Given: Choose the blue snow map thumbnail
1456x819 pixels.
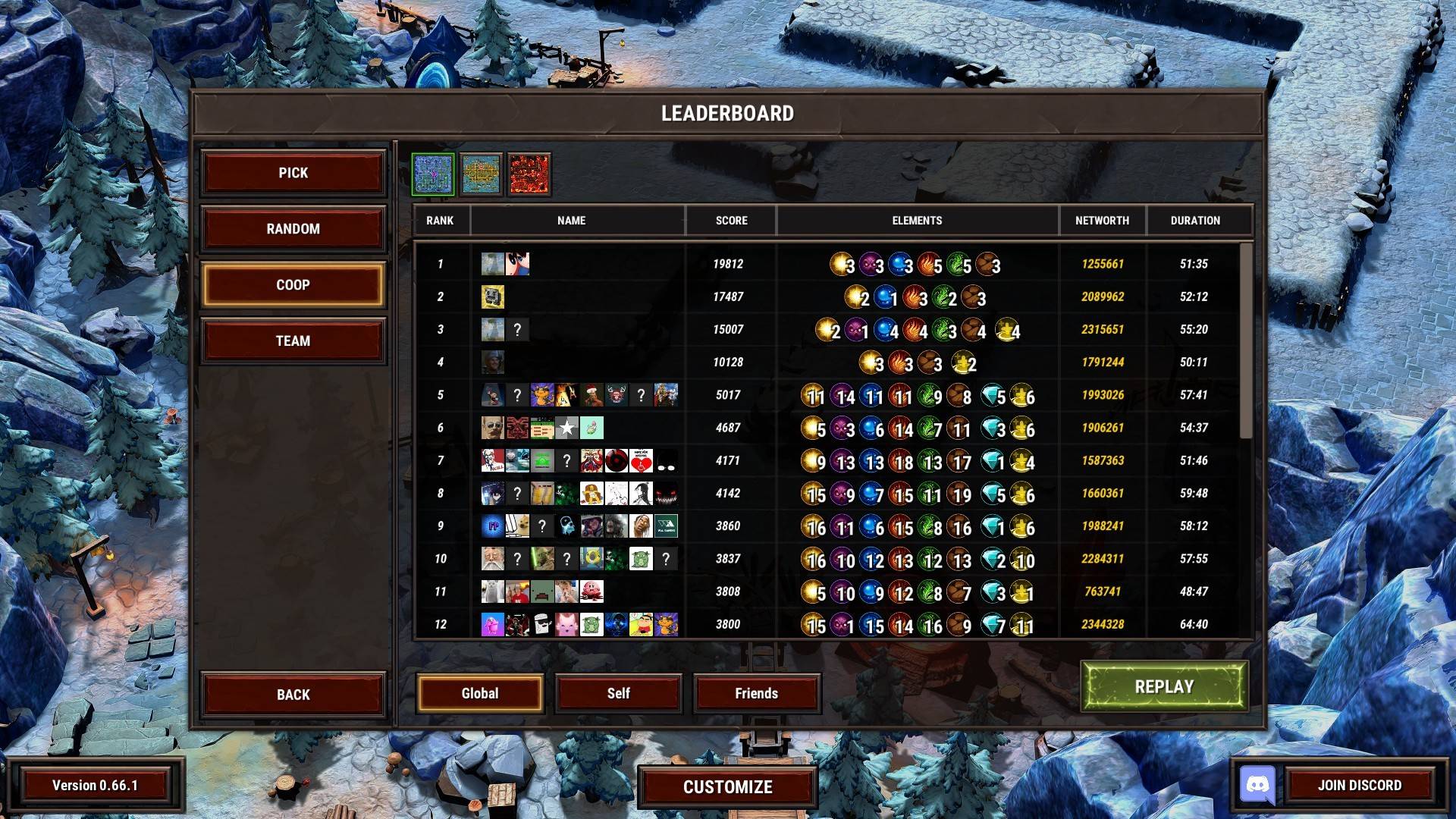Looking at the screenshot, I should tap(433, 174).
